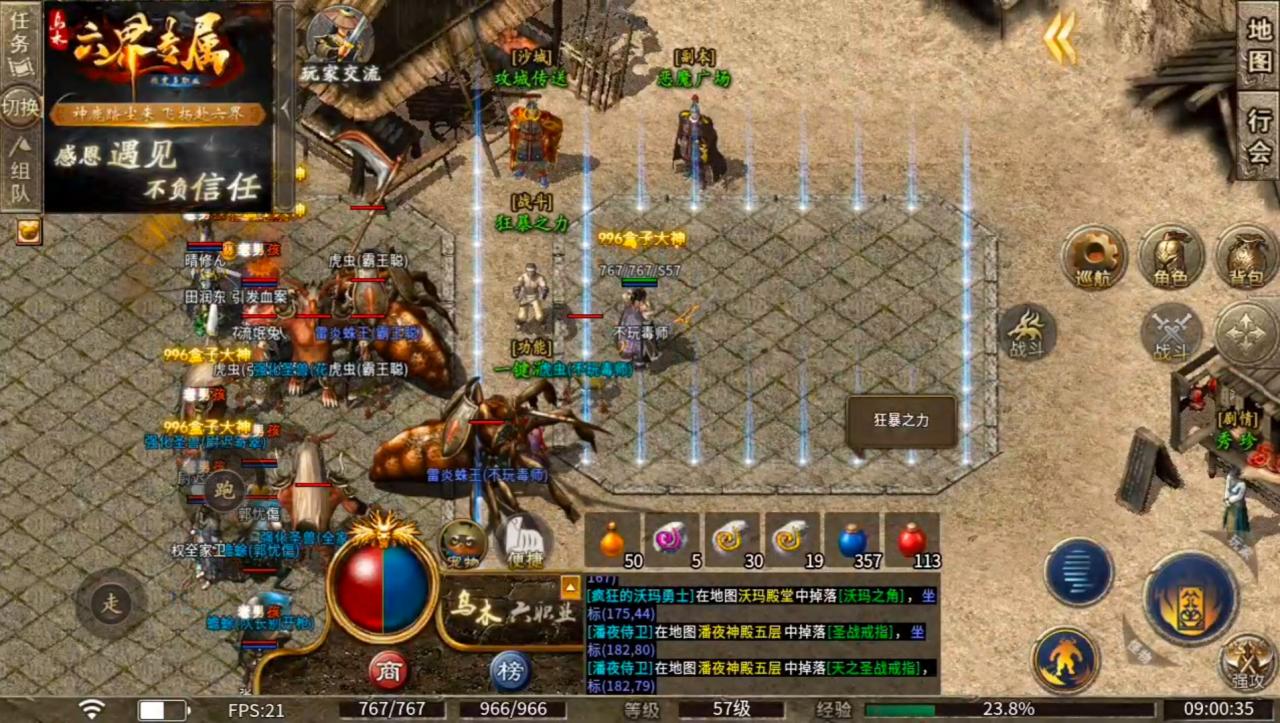This screenshot has width=1280, height=723.
Task: Open the 角色 character sheet
Action: point(1171,257)
